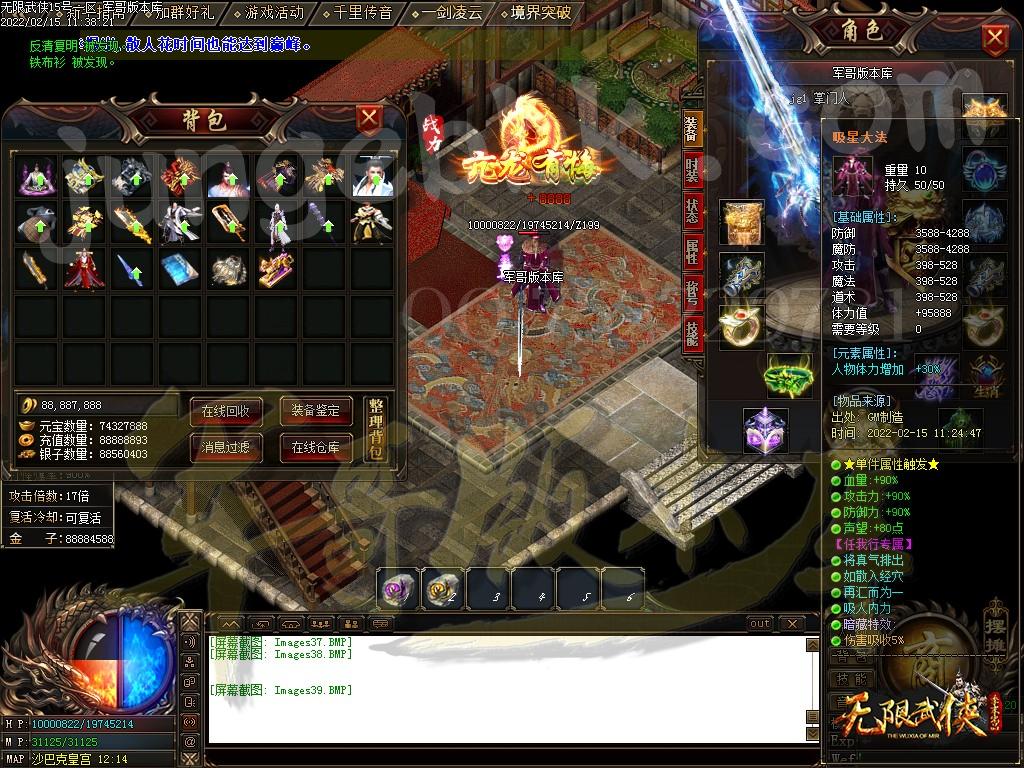The width and height of the screenshot is (1024, 768).
Task: Open the 消息过滤 message filter
Action: (x=225, y=447)
